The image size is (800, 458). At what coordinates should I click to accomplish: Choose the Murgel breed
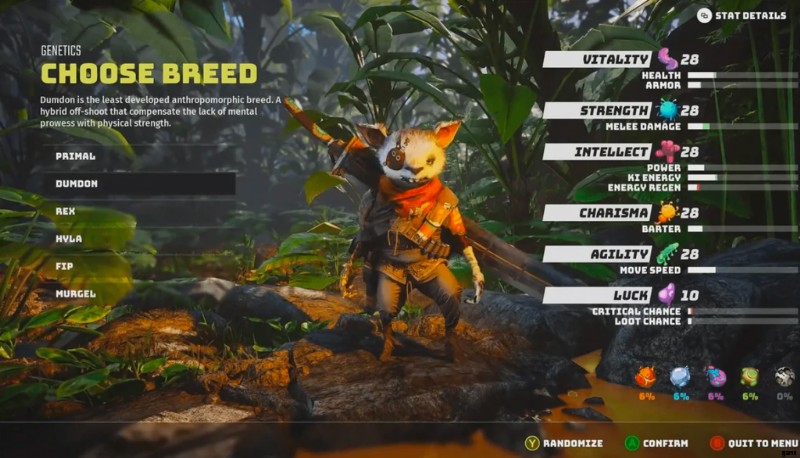point(76,294)
